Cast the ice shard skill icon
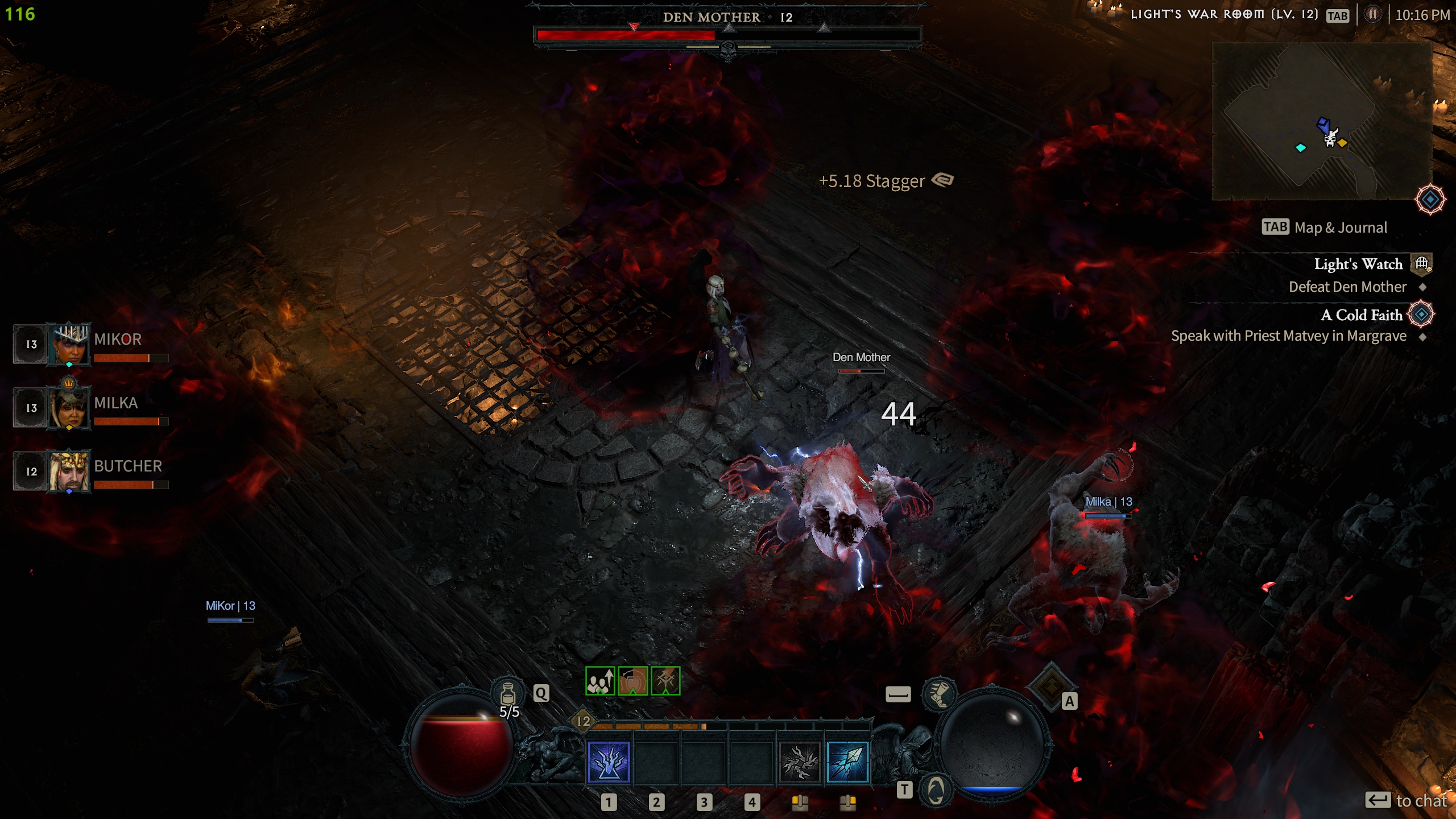Viewport: 1456px width, 819px height. pyautogui.click(x=847, y=762)
